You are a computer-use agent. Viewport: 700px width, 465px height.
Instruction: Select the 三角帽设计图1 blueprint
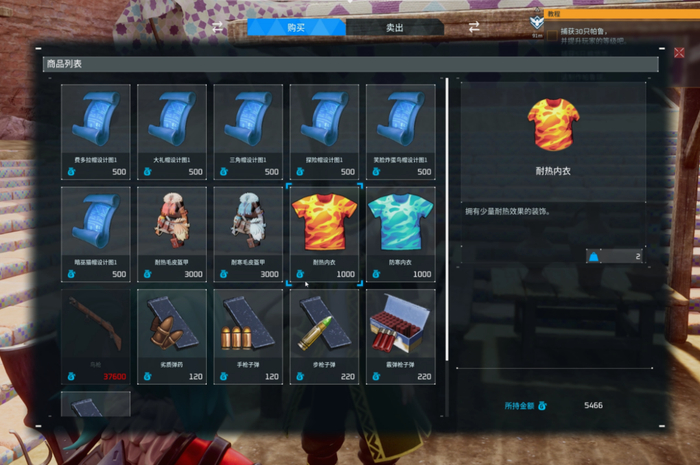(x=248, y=130)
